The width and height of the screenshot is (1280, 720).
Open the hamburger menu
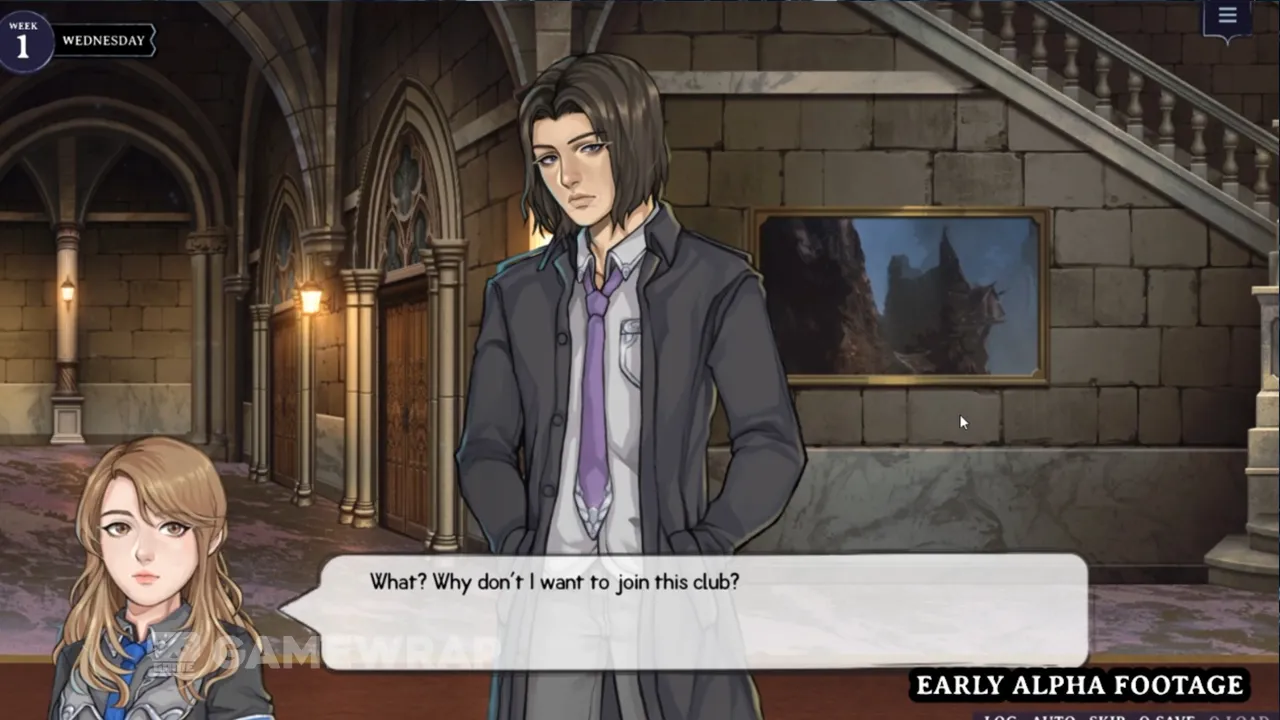1227,16
